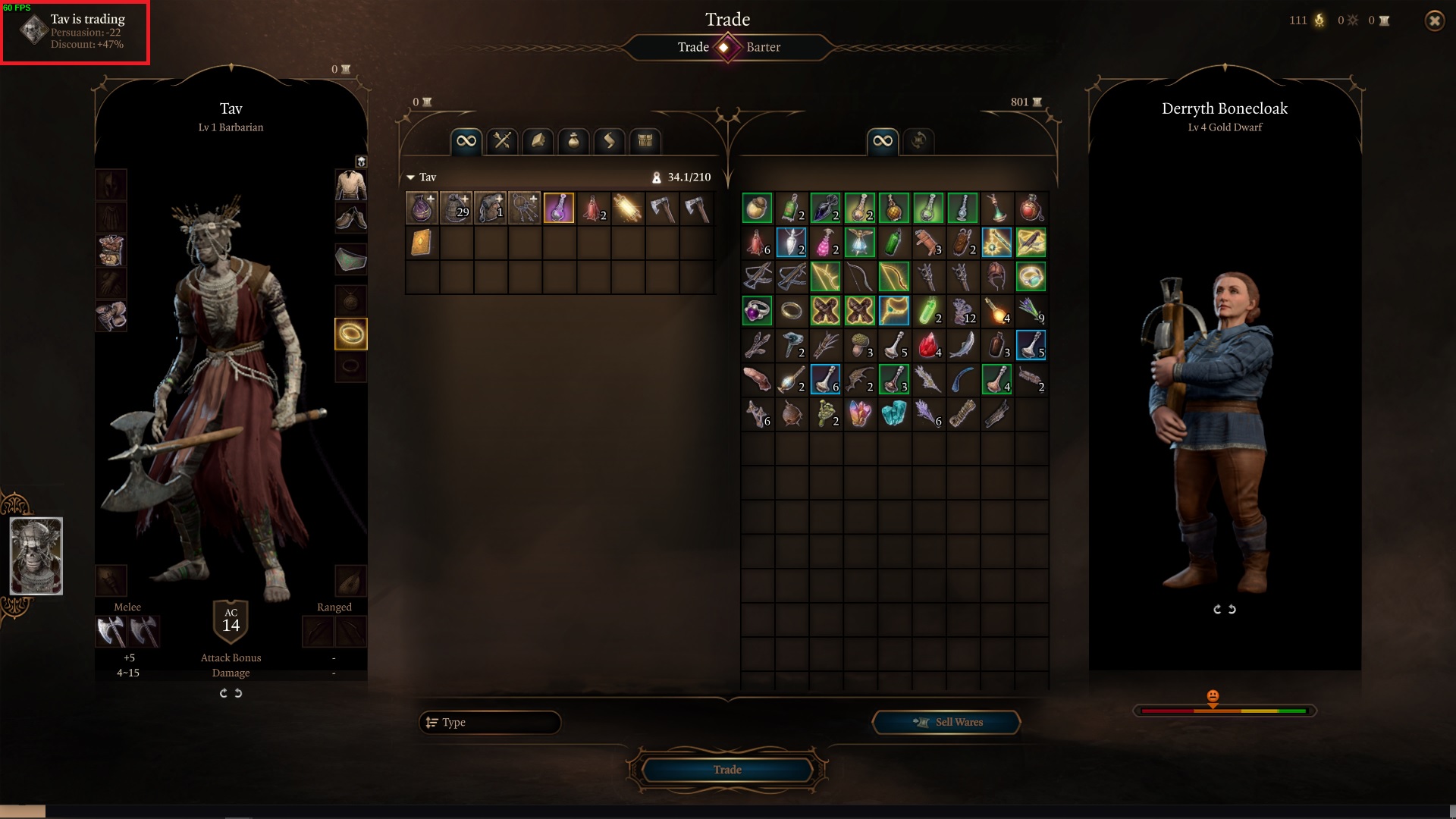The width and height of the screenshot is (1456, 819).
Task: Collapse Tav's inventory section arrow
Action: [410, 177]
